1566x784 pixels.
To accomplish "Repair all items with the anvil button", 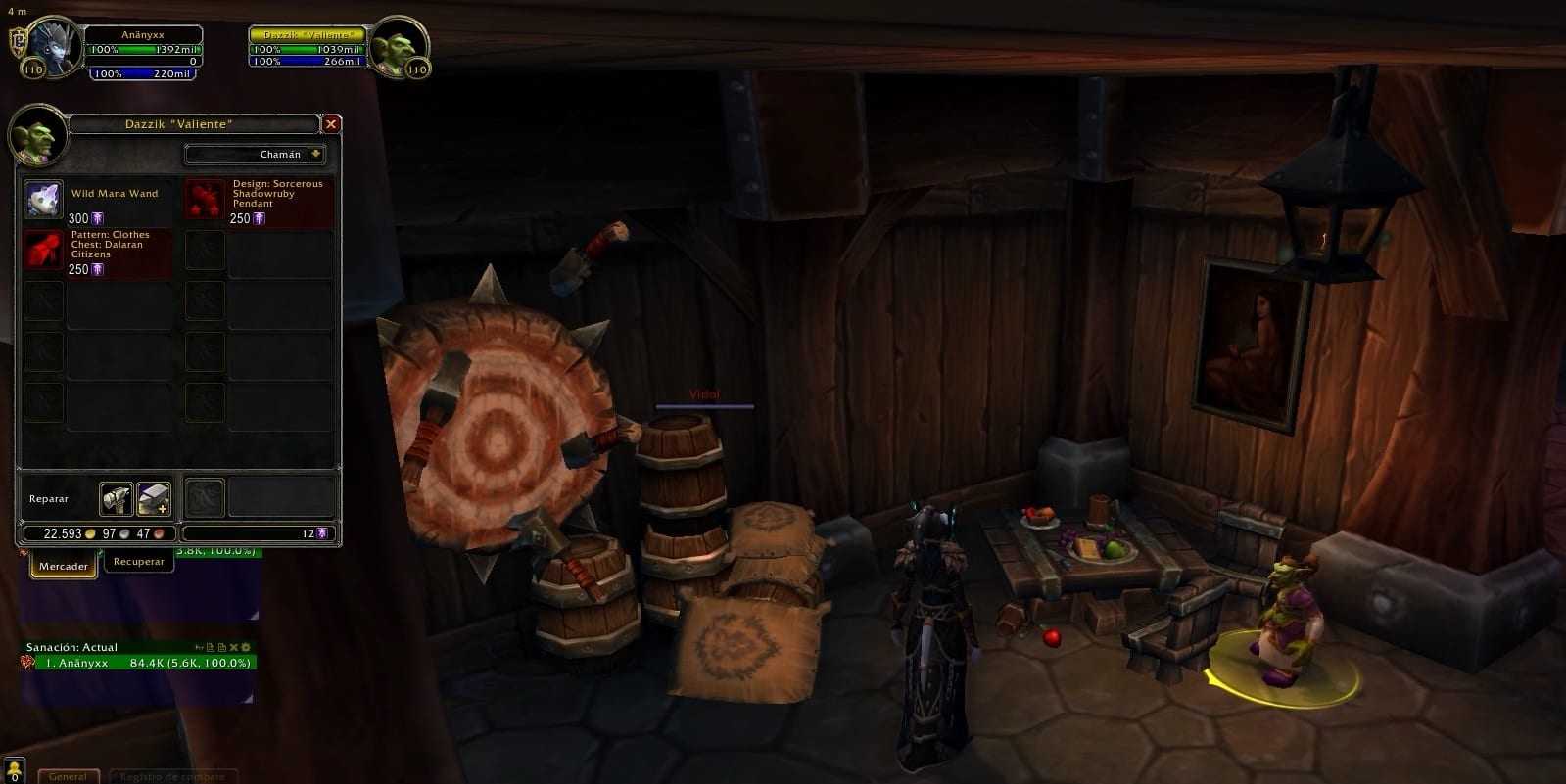I will coord(154,499).
